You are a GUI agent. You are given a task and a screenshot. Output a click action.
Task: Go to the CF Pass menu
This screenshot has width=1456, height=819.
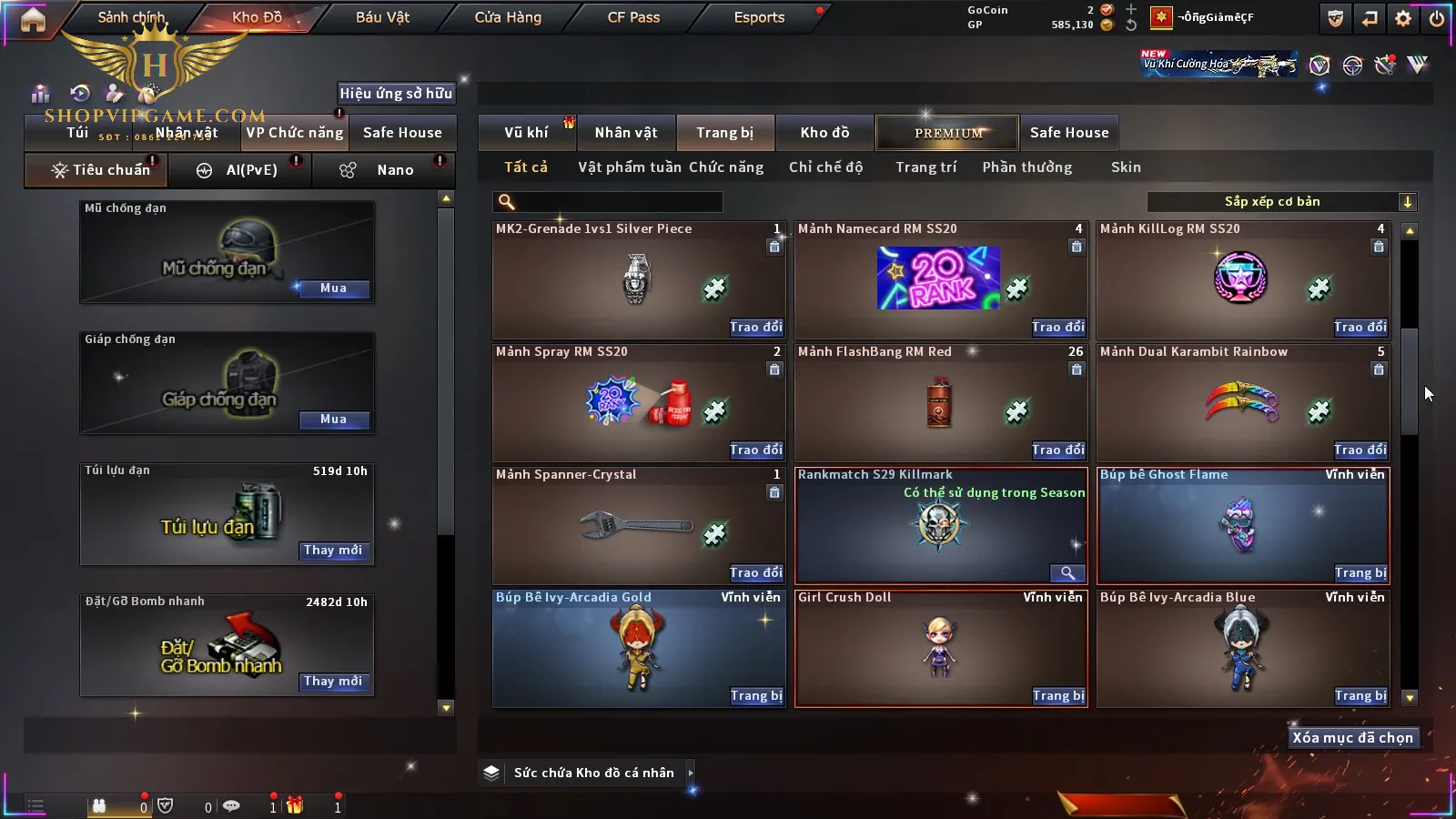click(633, 17)
